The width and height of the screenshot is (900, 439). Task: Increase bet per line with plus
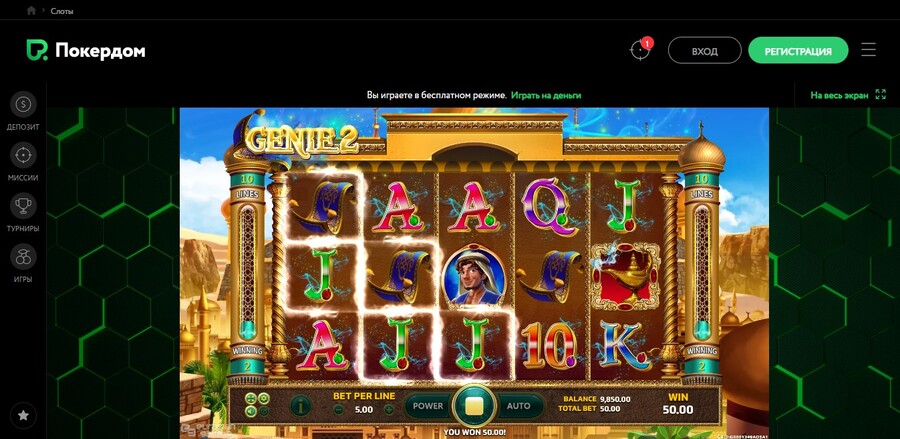click(389, 409)
